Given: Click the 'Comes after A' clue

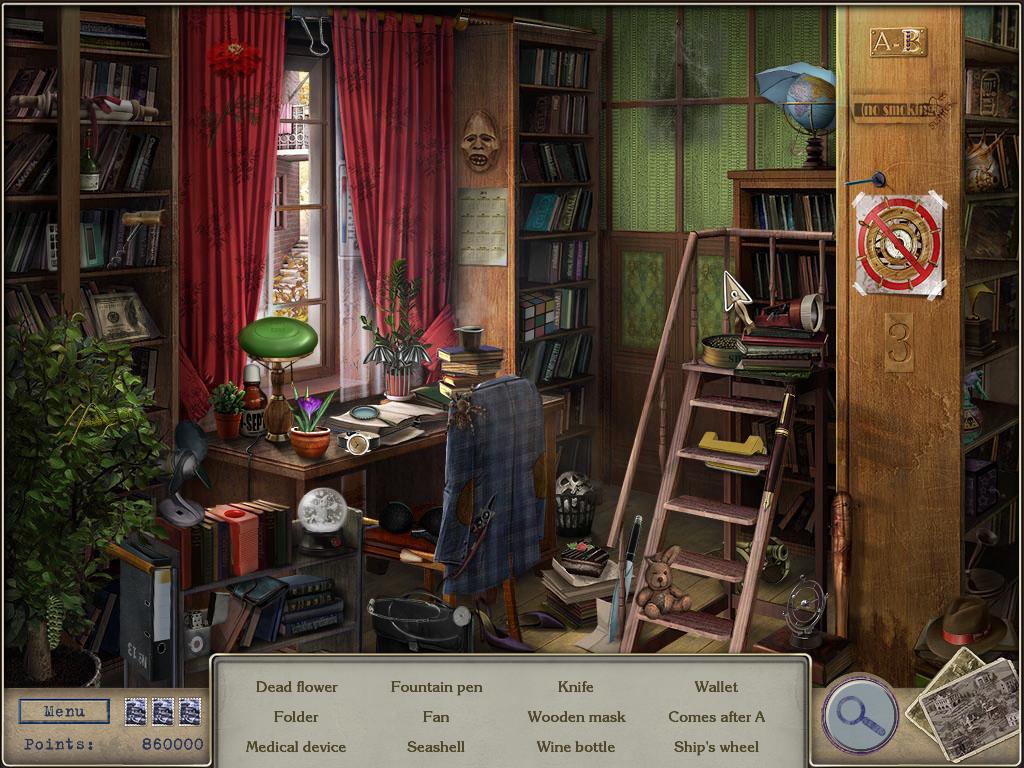Looking at the screenshot, I should click(716, 717).
